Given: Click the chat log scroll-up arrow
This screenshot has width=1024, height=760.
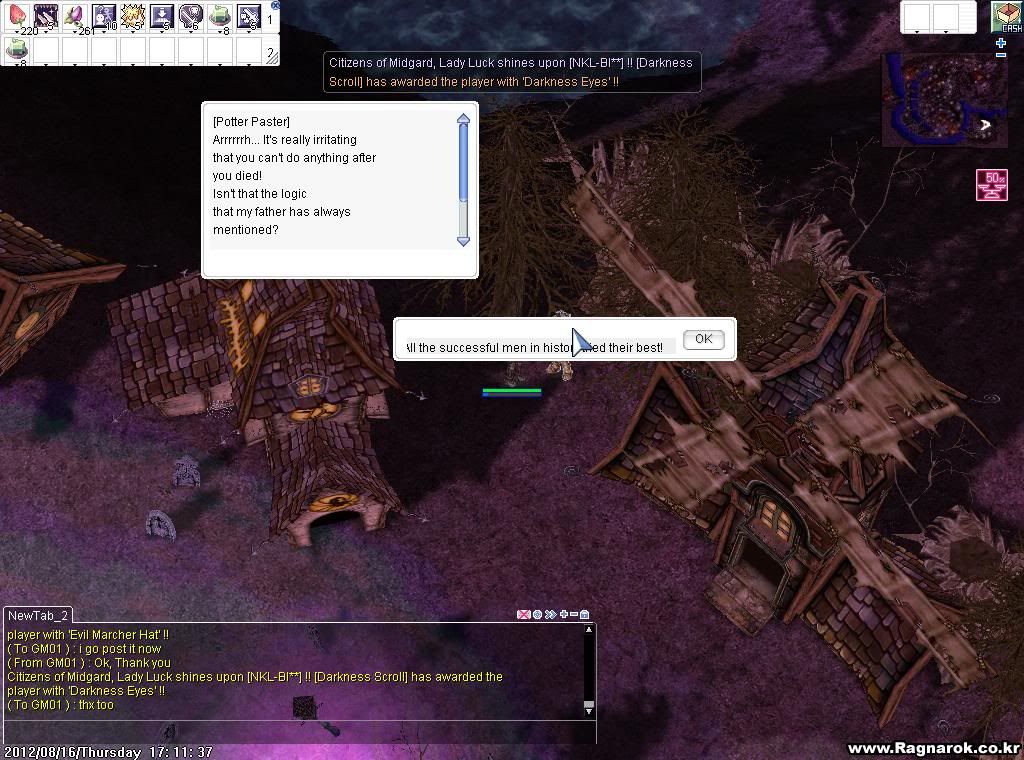Looking at the screenshot, I should pyautogui.click(x=589, y=630).
